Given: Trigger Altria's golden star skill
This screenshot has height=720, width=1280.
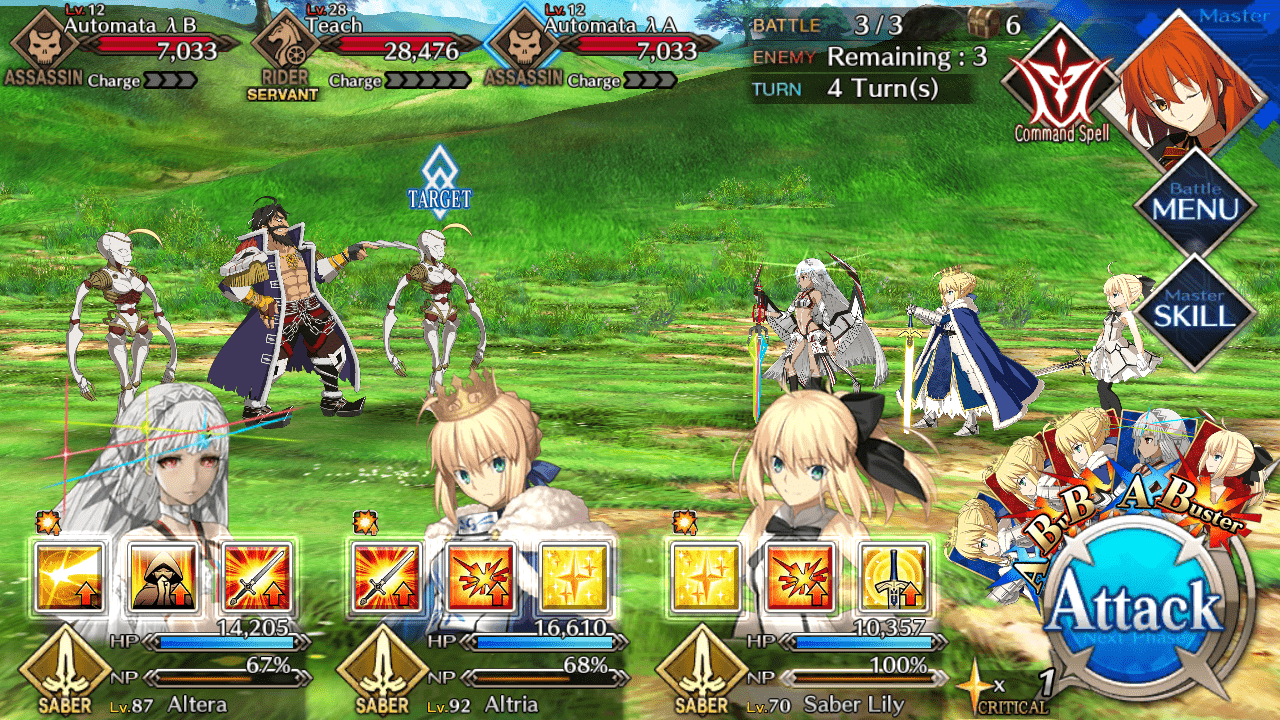Looking at the screenshot, I should click(x=575, y=579).
